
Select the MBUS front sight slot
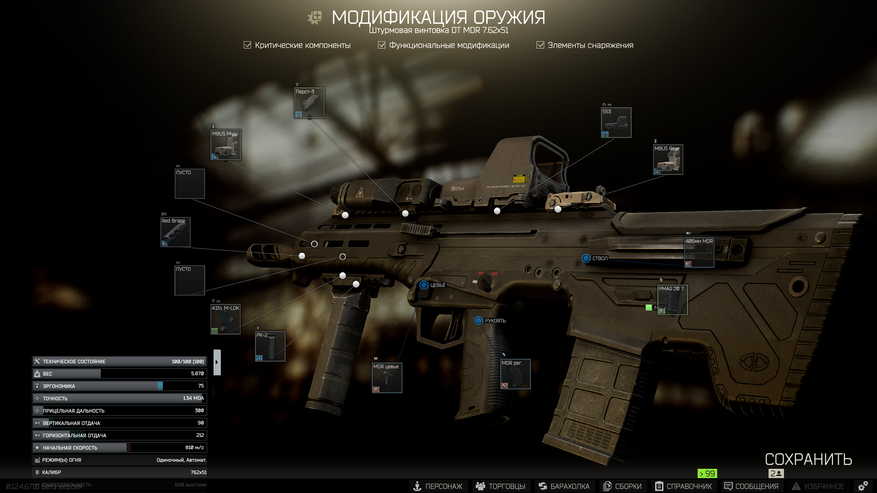(x=225, y=145)
